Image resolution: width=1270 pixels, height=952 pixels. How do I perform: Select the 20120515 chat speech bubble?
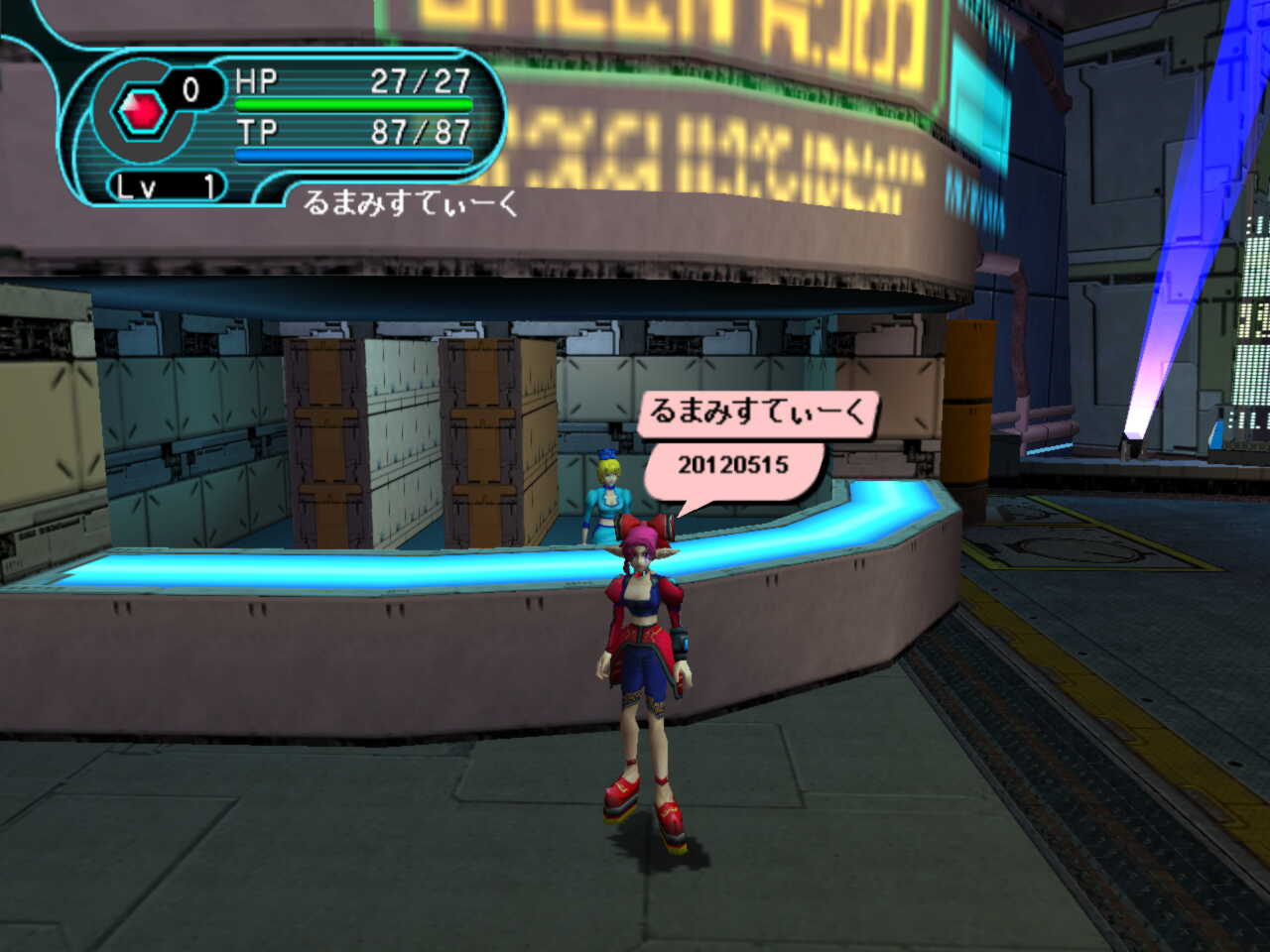coord(733,466)
